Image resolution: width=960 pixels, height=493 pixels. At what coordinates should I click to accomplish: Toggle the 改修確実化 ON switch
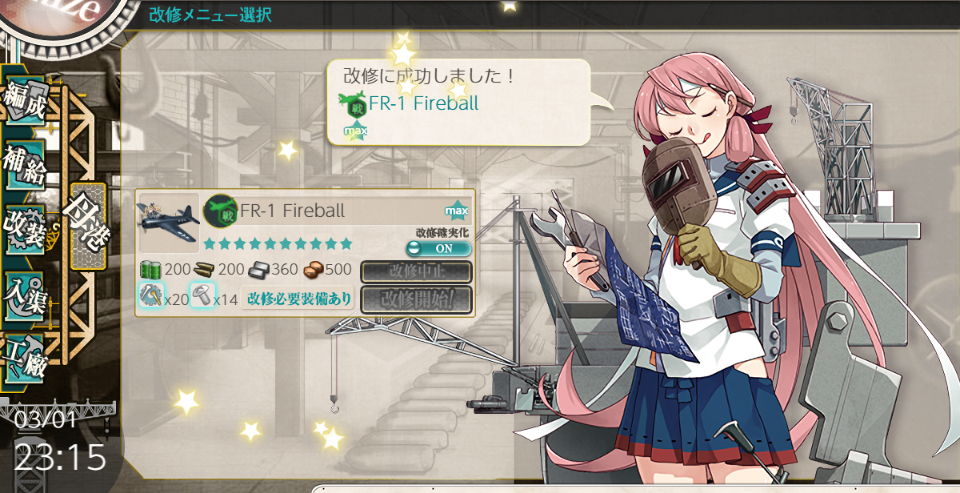tap(438, 248)
